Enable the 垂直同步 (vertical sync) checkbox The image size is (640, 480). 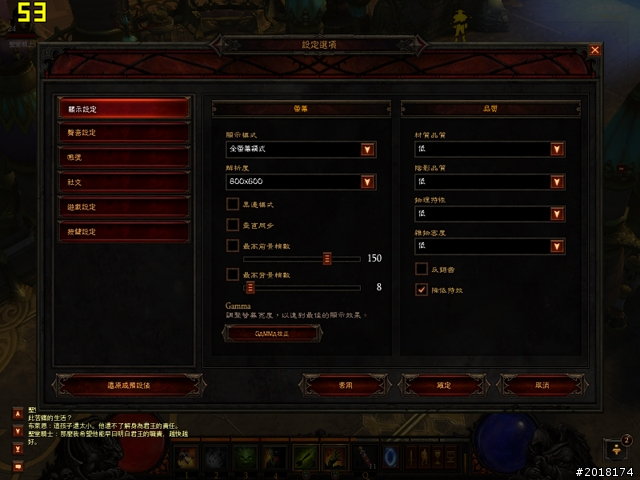tap(232, 224)
